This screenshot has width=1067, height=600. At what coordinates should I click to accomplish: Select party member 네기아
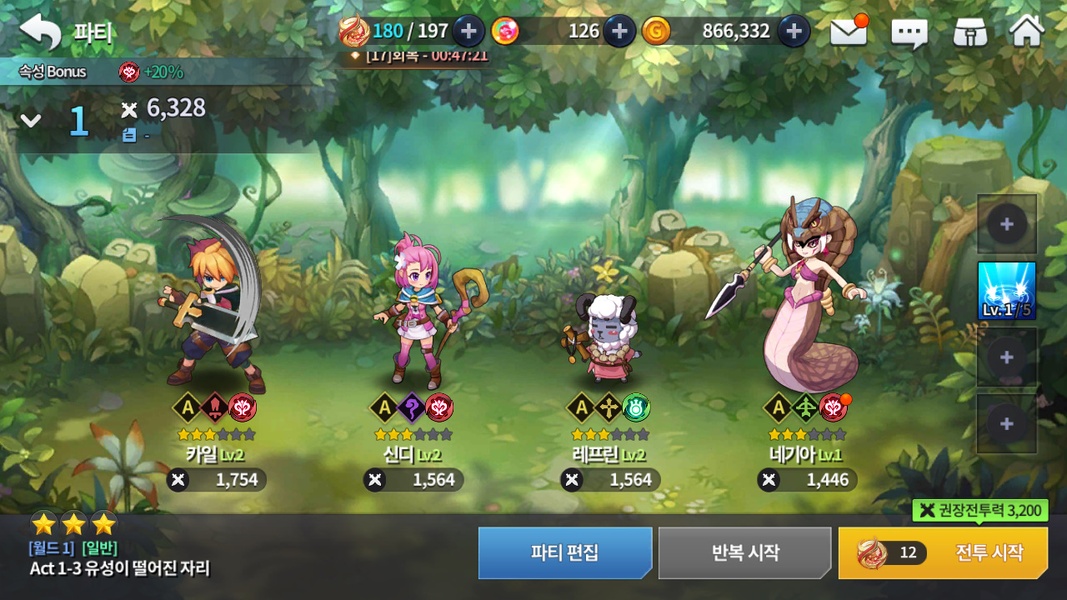pyautogui.click(x=806, y=300)
